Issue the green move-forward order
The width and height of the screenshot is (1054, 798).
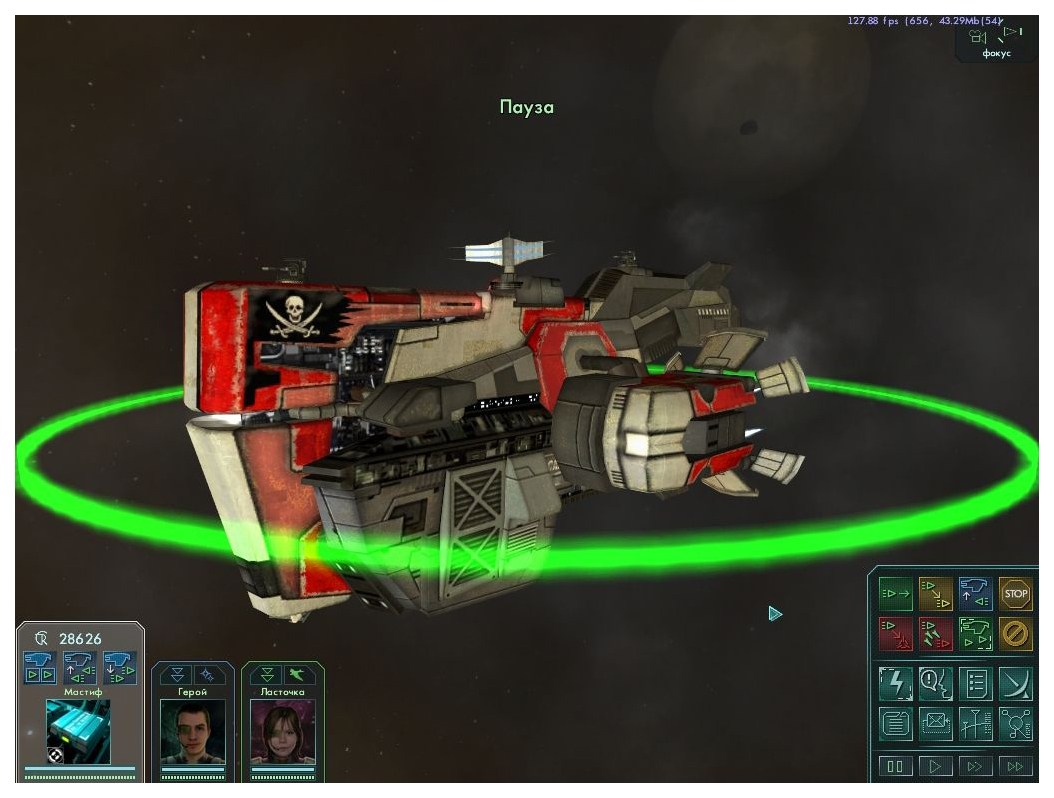pos(895,594)
